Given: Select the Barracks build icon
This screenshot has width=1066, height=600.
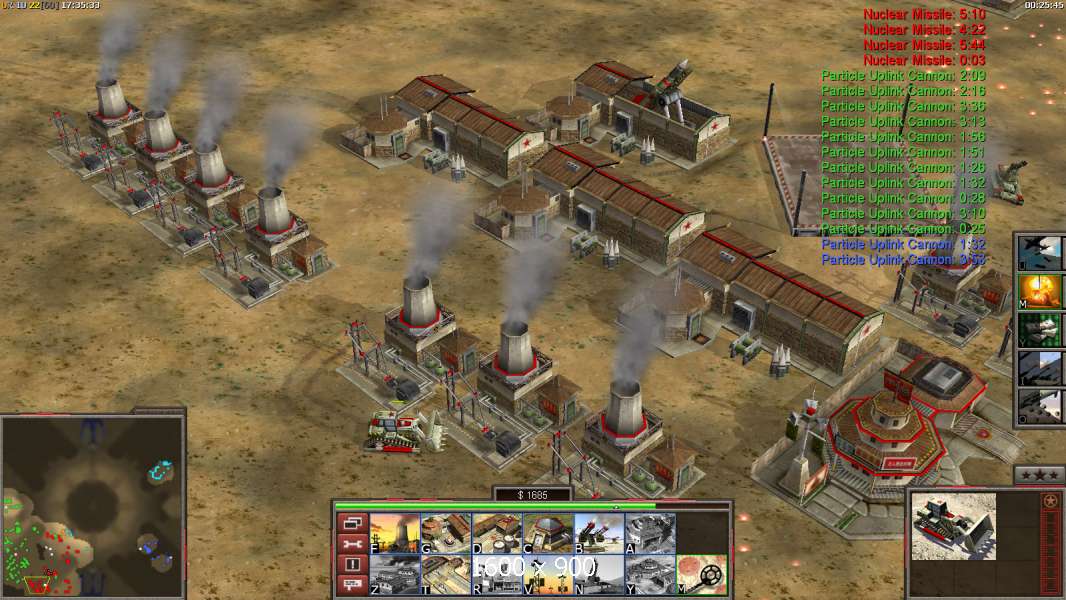Looking at the screenshot, I should [445, 533].
